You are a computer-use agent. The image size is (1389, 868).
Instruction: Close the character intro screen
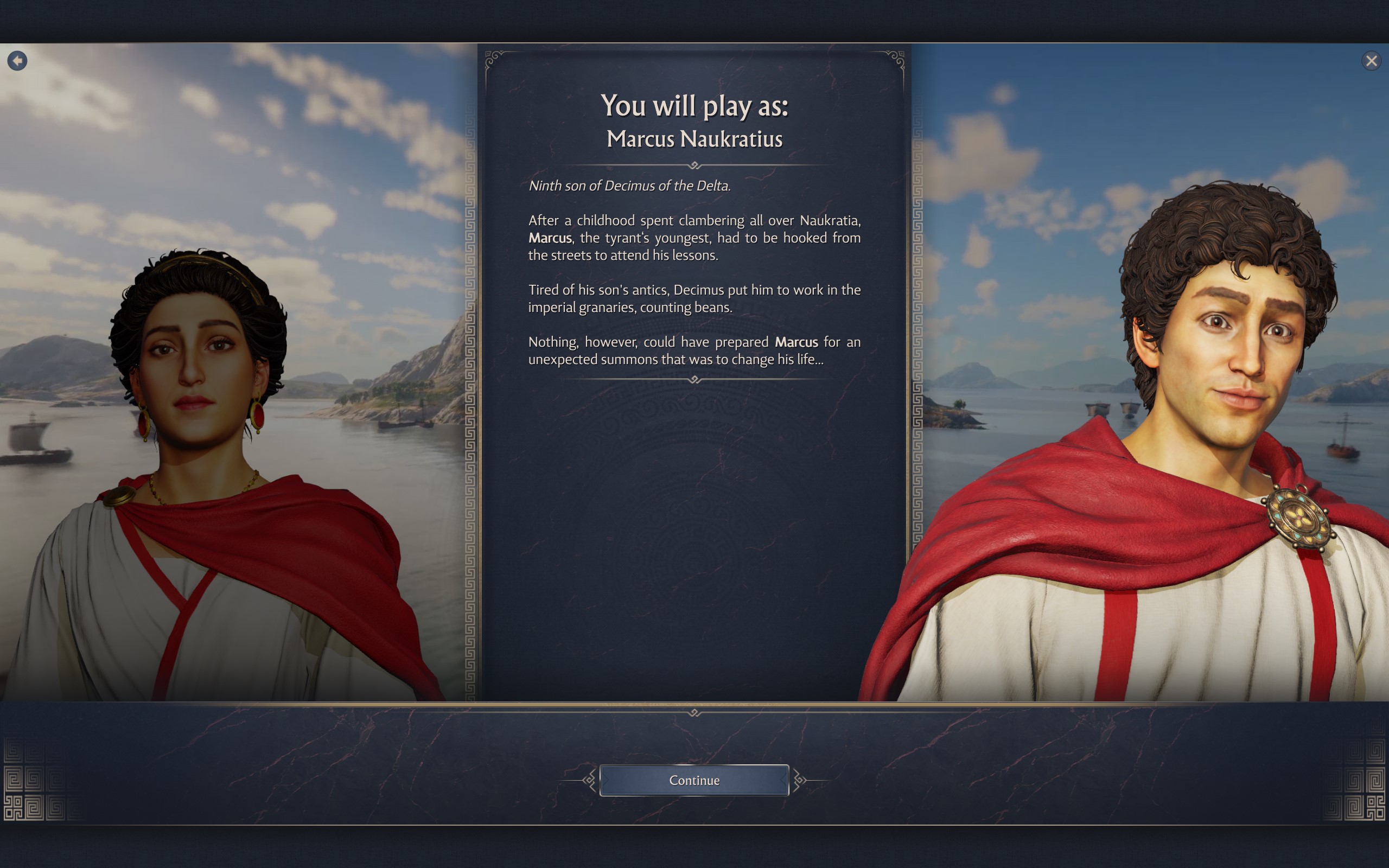(x=1371, y=61)
